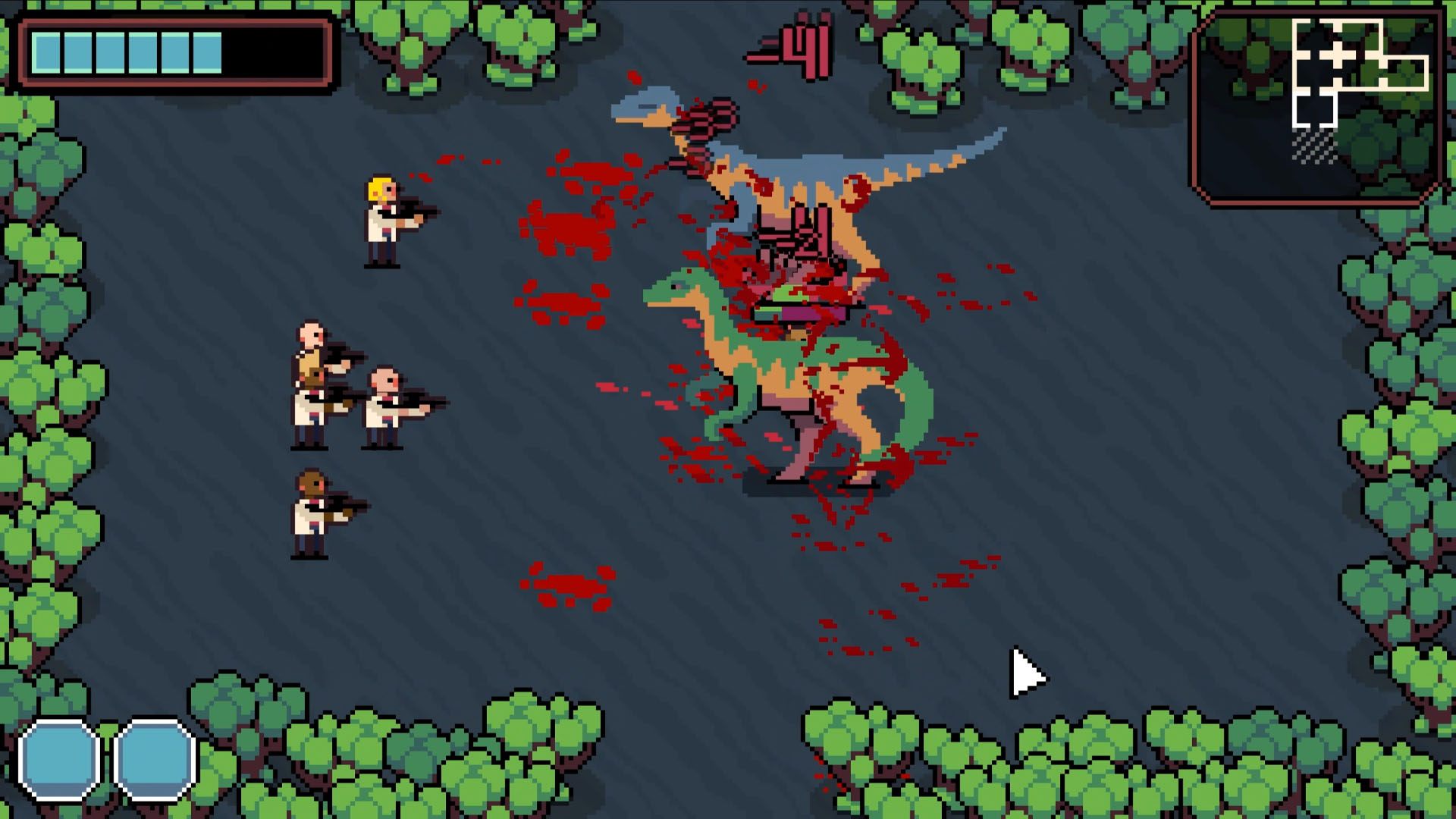This screenshot has height=819, width=1456.
Task: Click the dark-haired scientist at the bottom left
Action: point(307,516)
